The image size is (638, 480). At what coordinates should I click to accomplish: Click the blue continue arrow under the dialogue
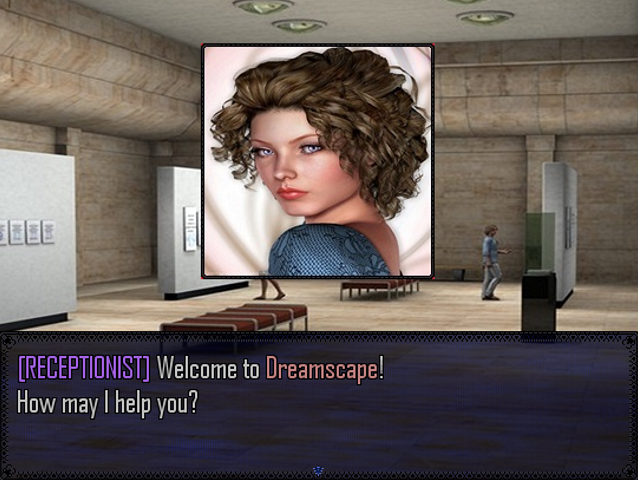click(319, 469)
